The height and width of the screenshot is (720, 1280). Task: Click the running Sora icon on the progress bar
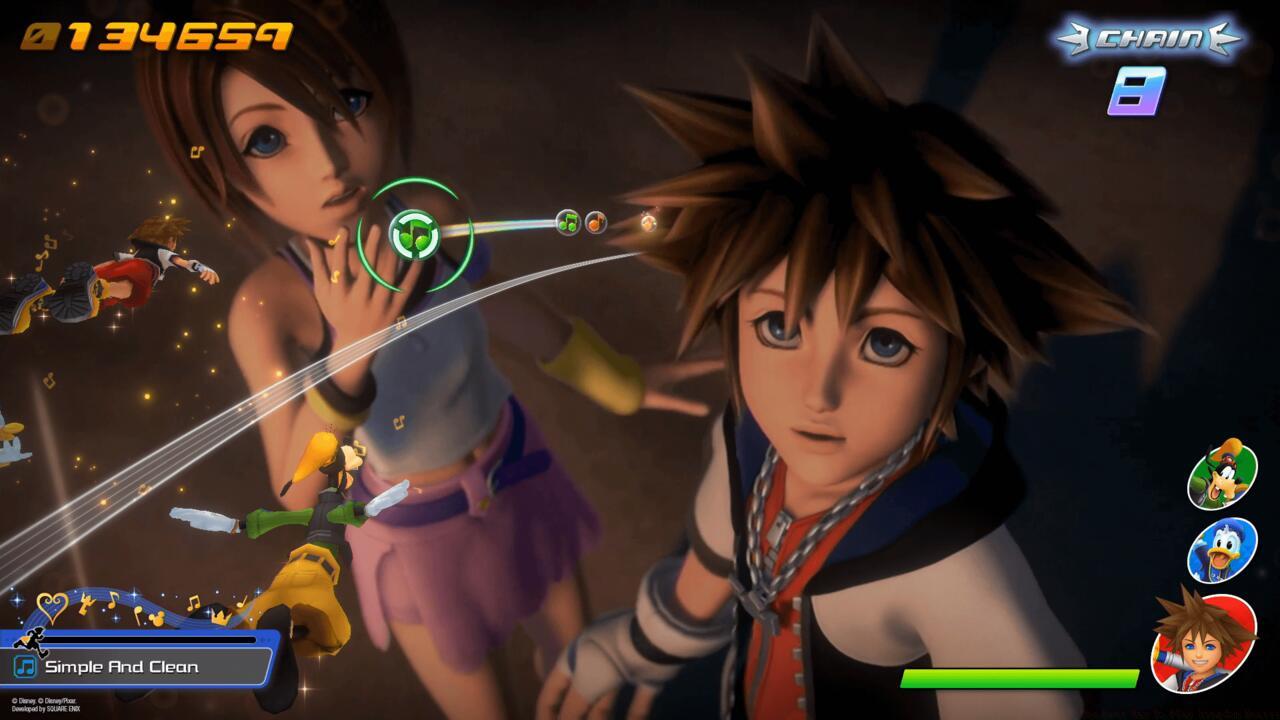tap(31, 641)
